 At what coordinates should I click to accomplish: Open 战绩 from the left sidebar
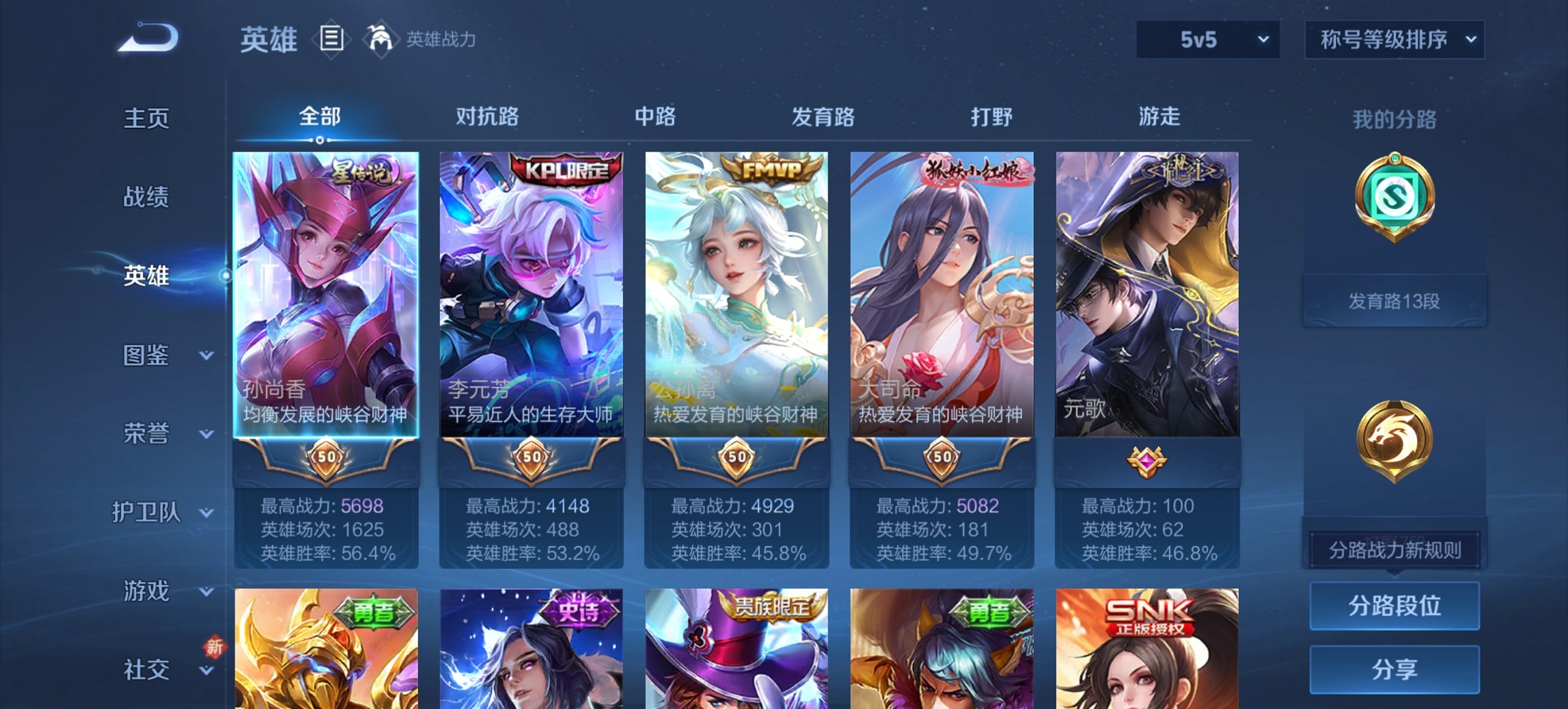[x=146, y=197]
